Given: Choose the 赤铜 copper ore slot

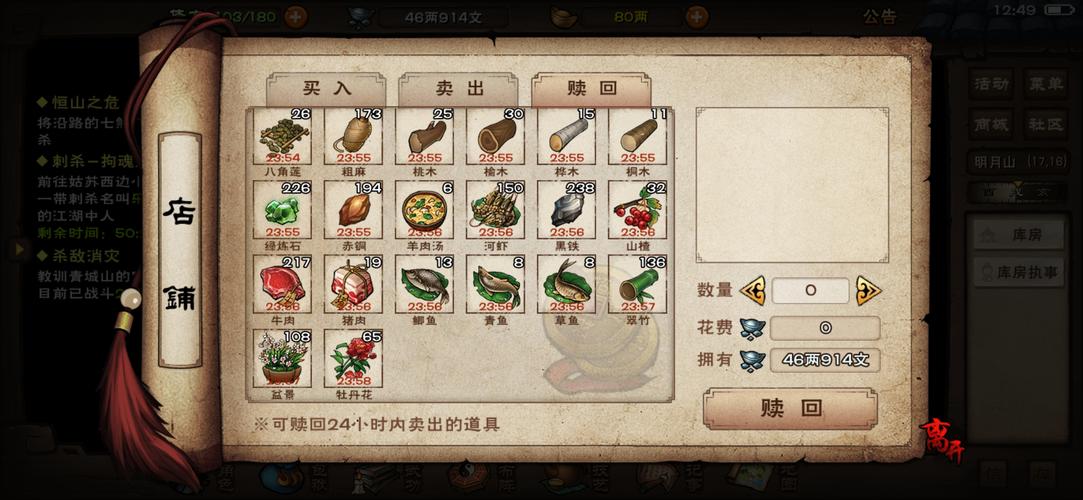Looking at the screenshot, I should (353, 211).
